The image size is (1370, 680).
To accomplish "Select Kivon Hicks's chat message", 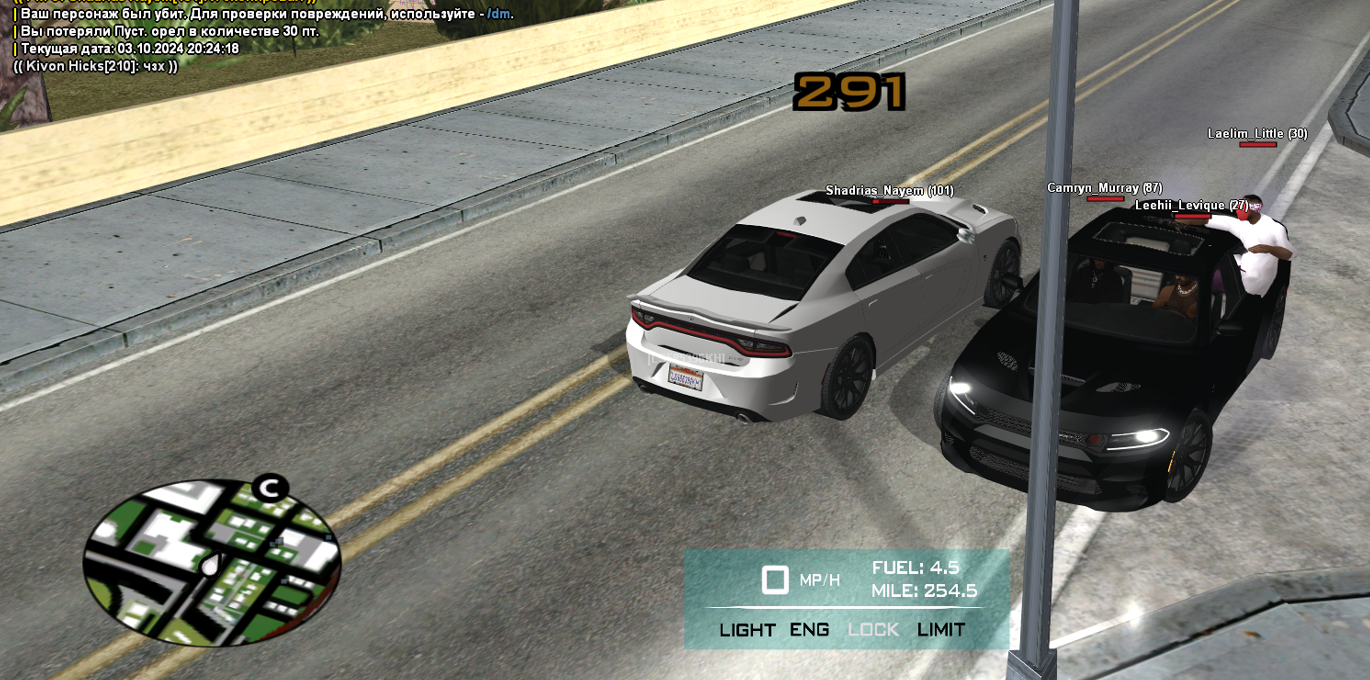I will pyautogui.click(x=96, y=66).
